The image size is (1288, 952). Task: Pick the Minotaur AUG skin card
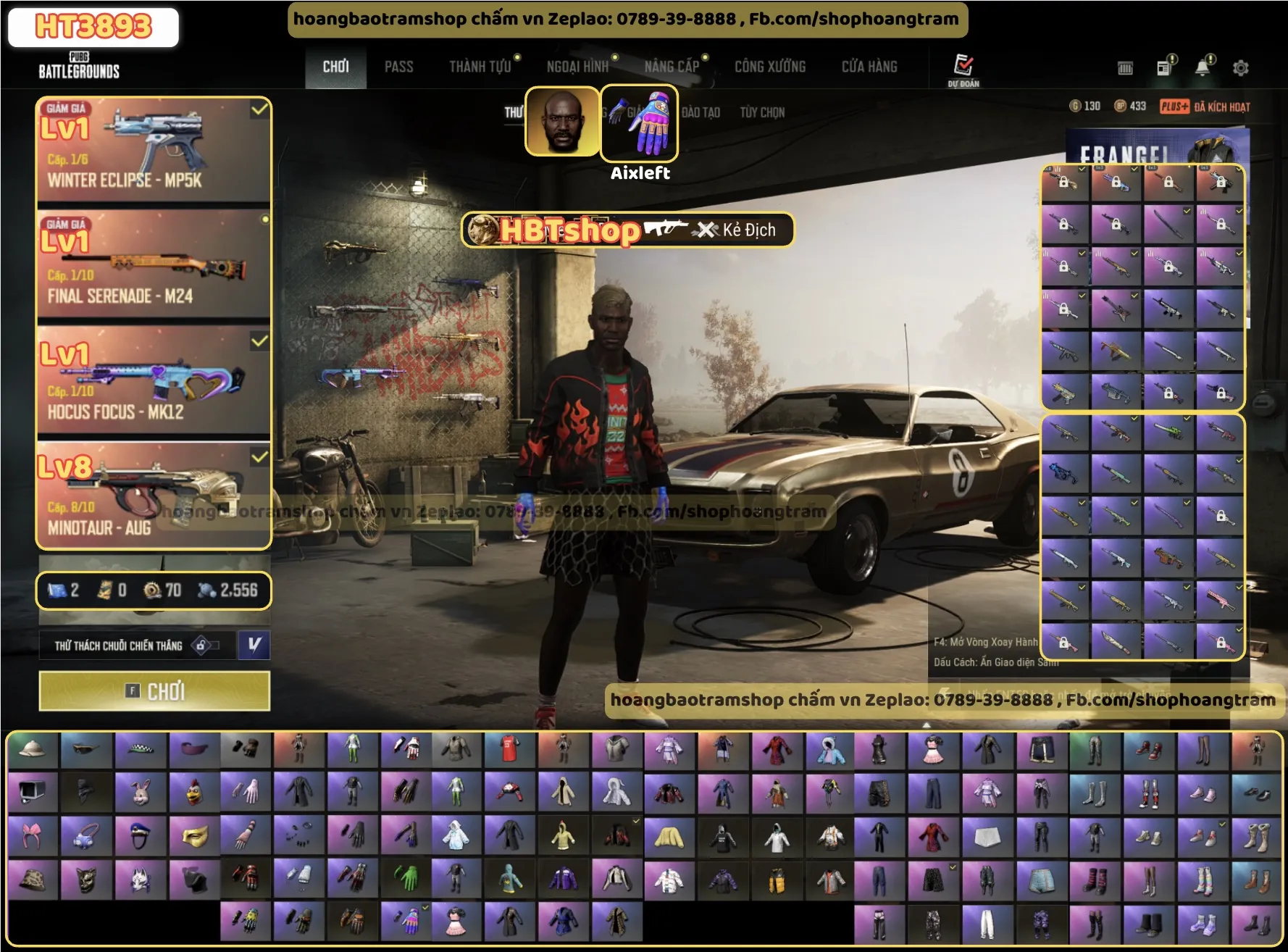pyautogui.click(x=154, y=496)
